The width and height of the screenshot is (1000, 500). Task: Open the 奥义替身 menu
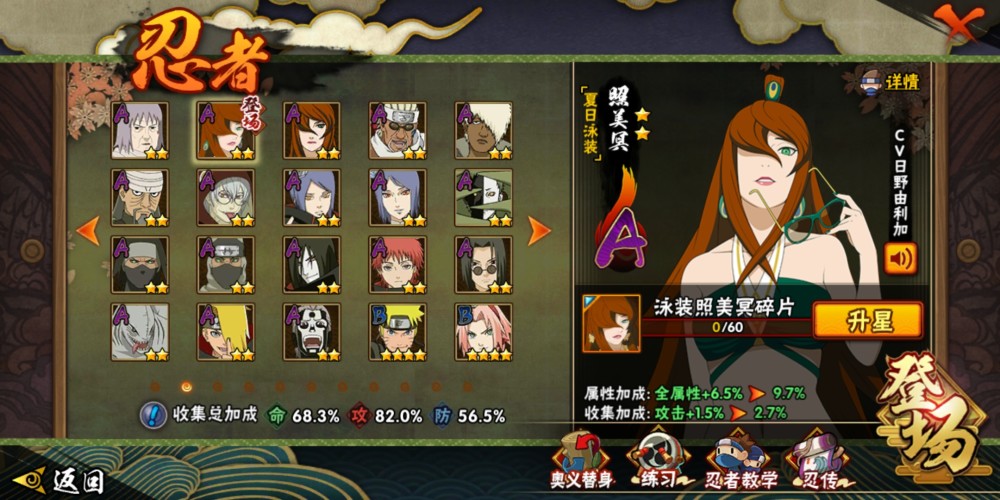point(582,462)
